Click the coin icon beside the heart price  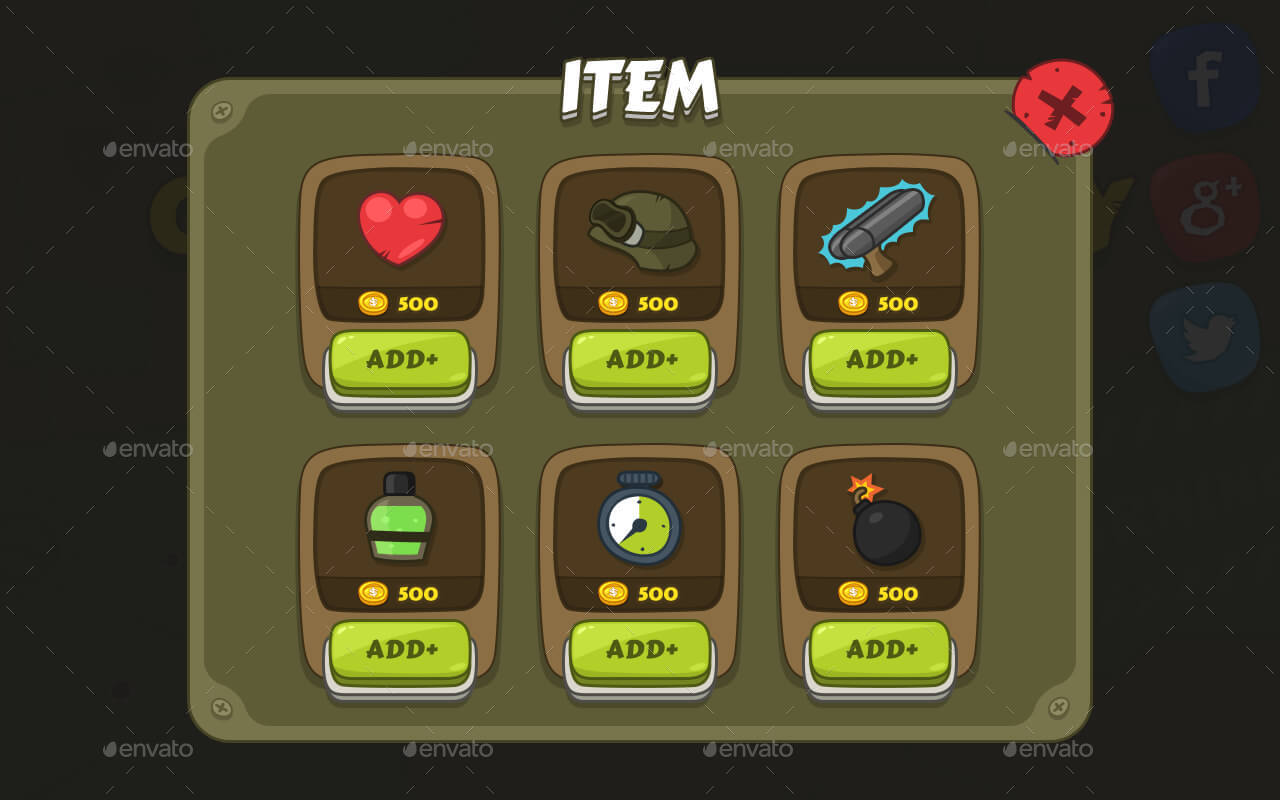coord(374,303)
